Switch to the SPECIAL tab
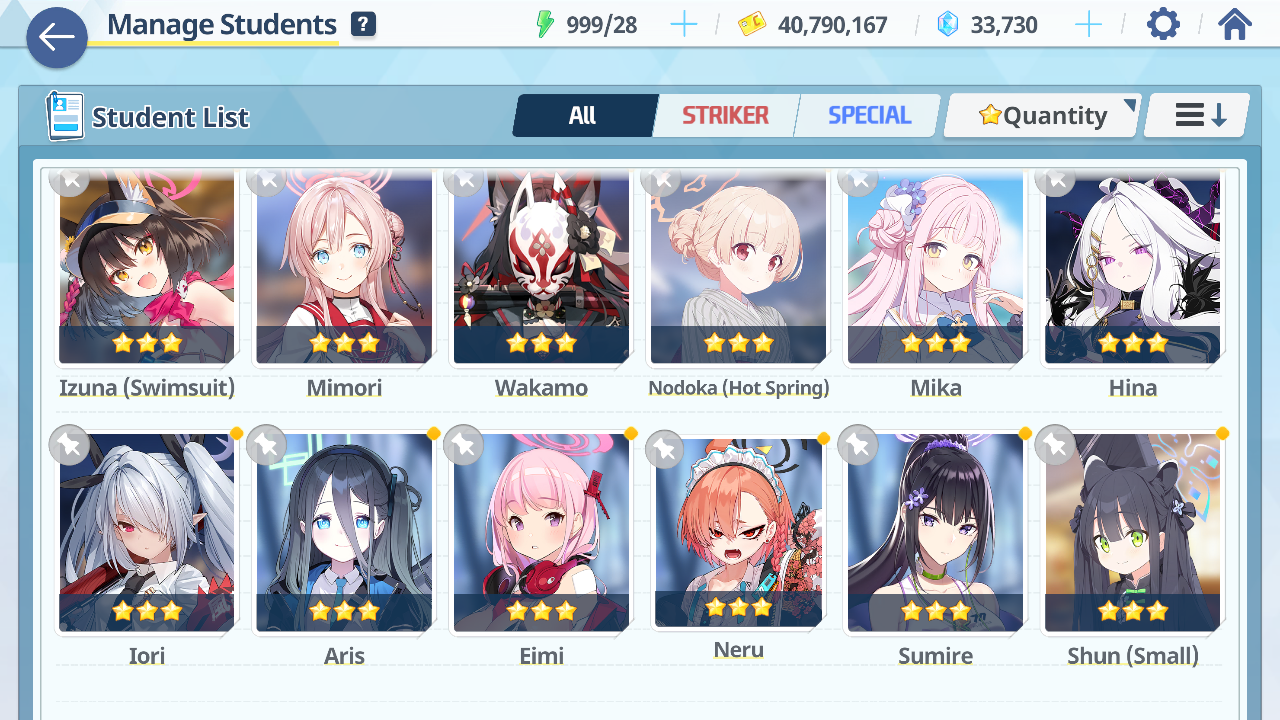This screenshot has width=1280, height=720. tap(869, 116)
